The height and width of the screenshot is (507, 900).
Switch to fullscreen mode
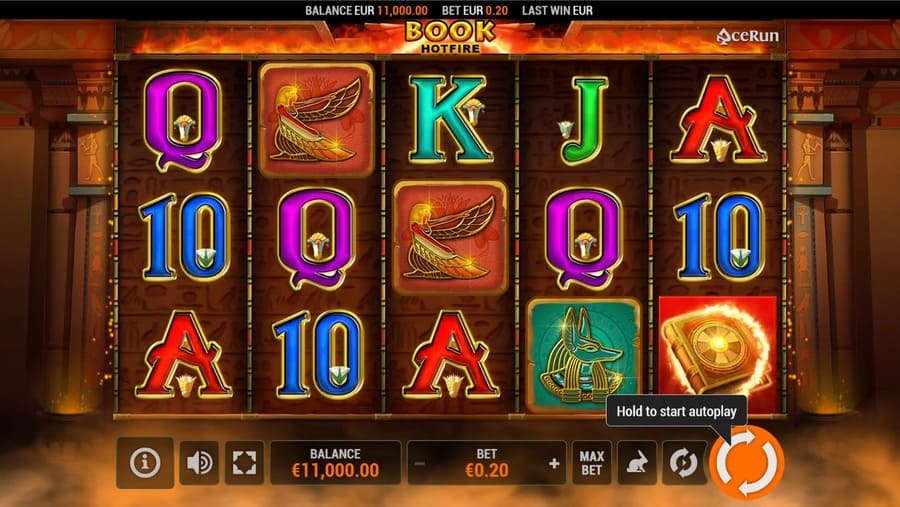tap(244, 463)
